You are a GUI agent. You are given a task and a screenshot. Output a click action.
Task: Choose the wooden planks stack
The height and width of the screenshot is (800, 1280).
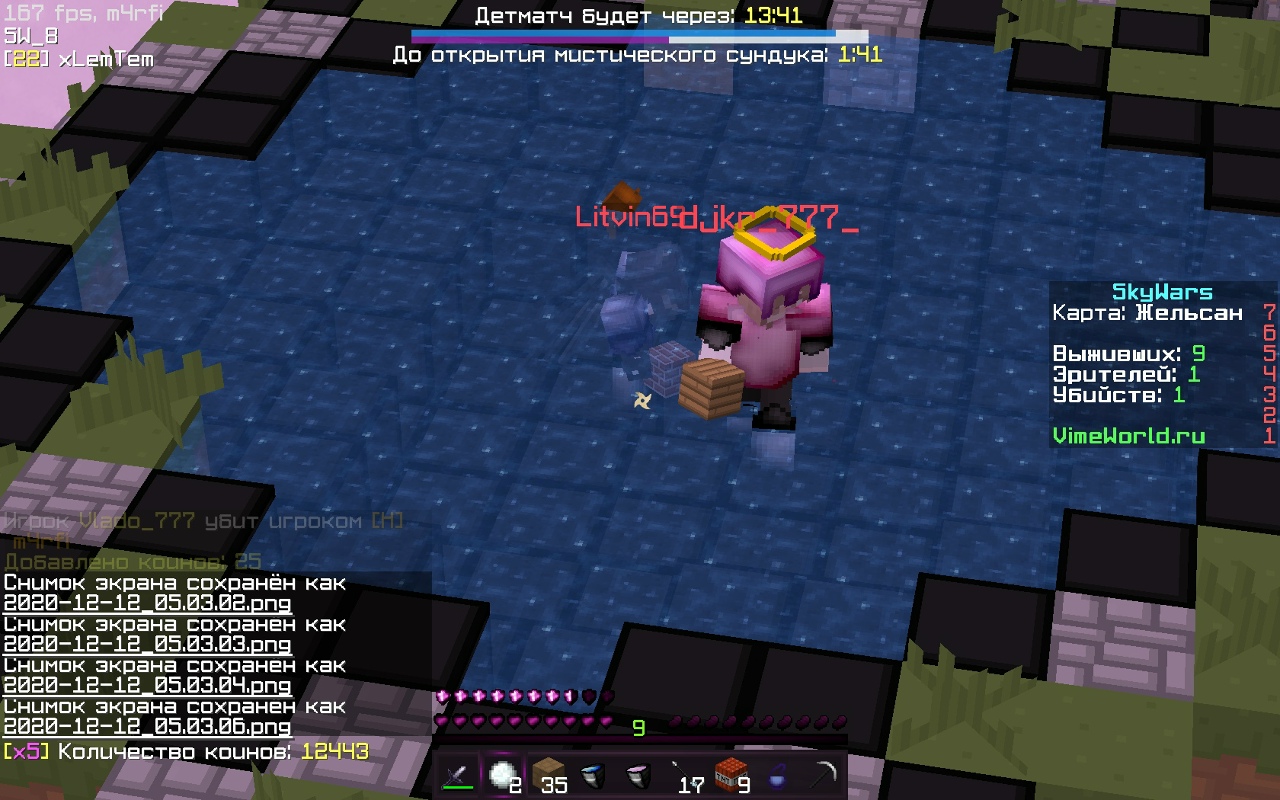[x=548, y=775]
